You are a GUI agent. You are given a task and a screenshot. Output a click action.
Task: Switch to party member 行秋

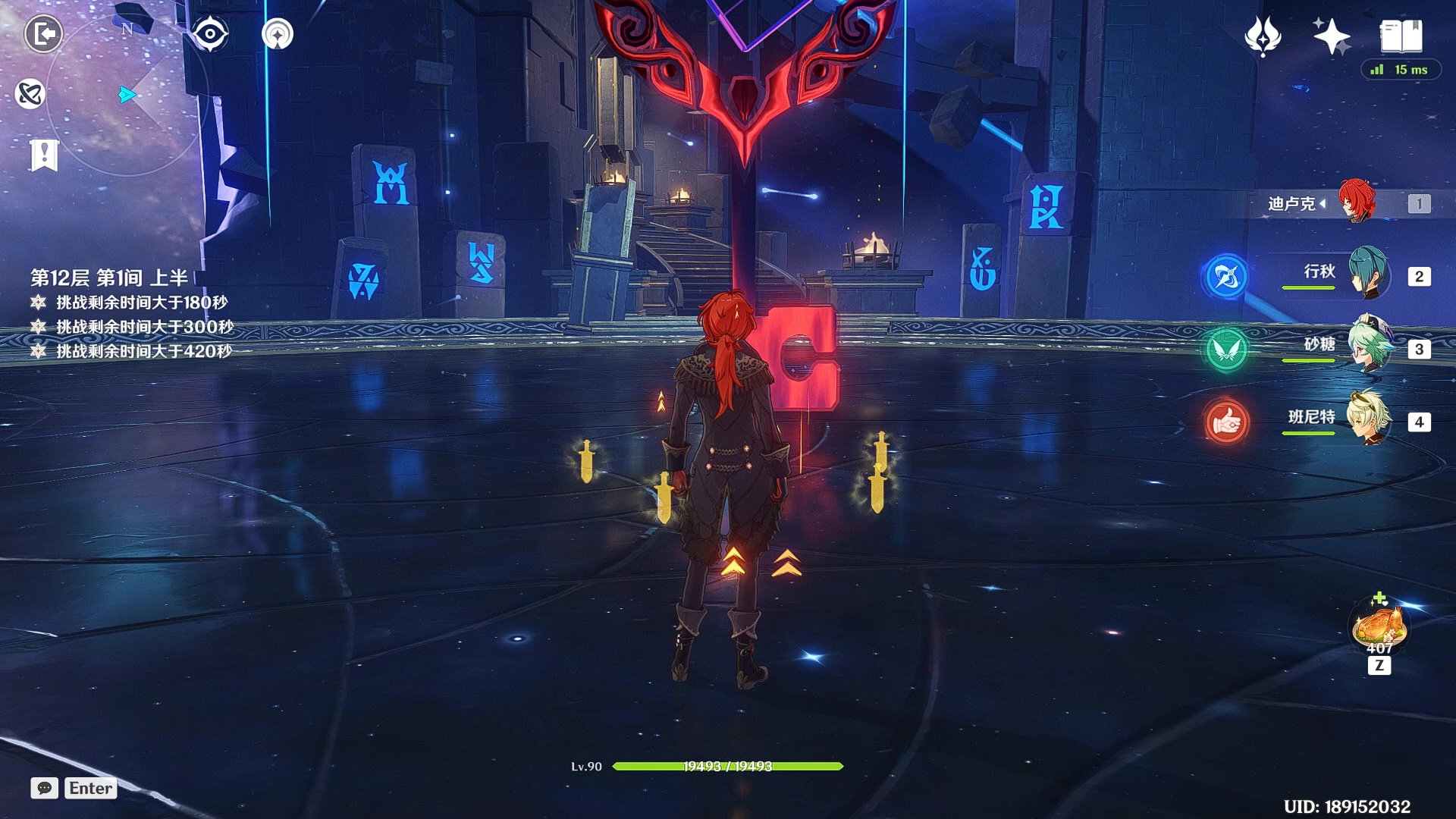pos(1367,275)
